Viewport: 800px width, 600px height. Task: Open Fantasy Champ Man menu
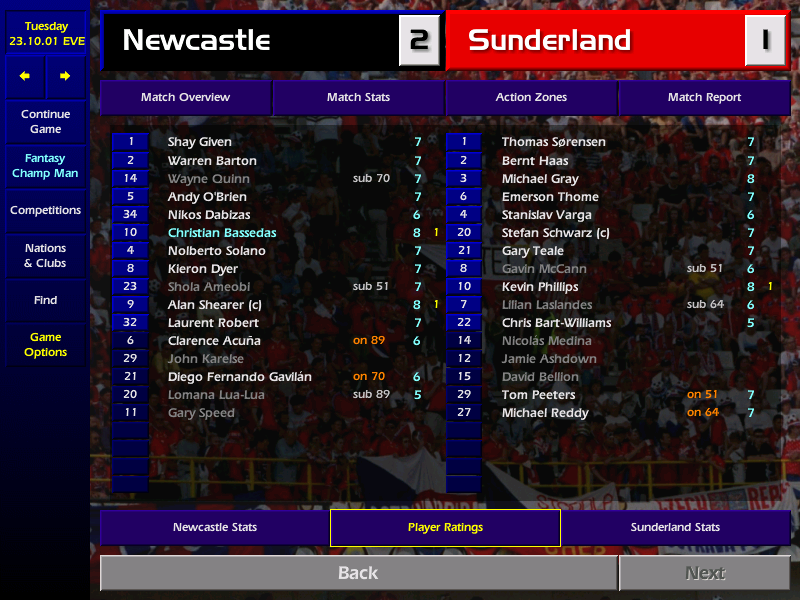45,166
